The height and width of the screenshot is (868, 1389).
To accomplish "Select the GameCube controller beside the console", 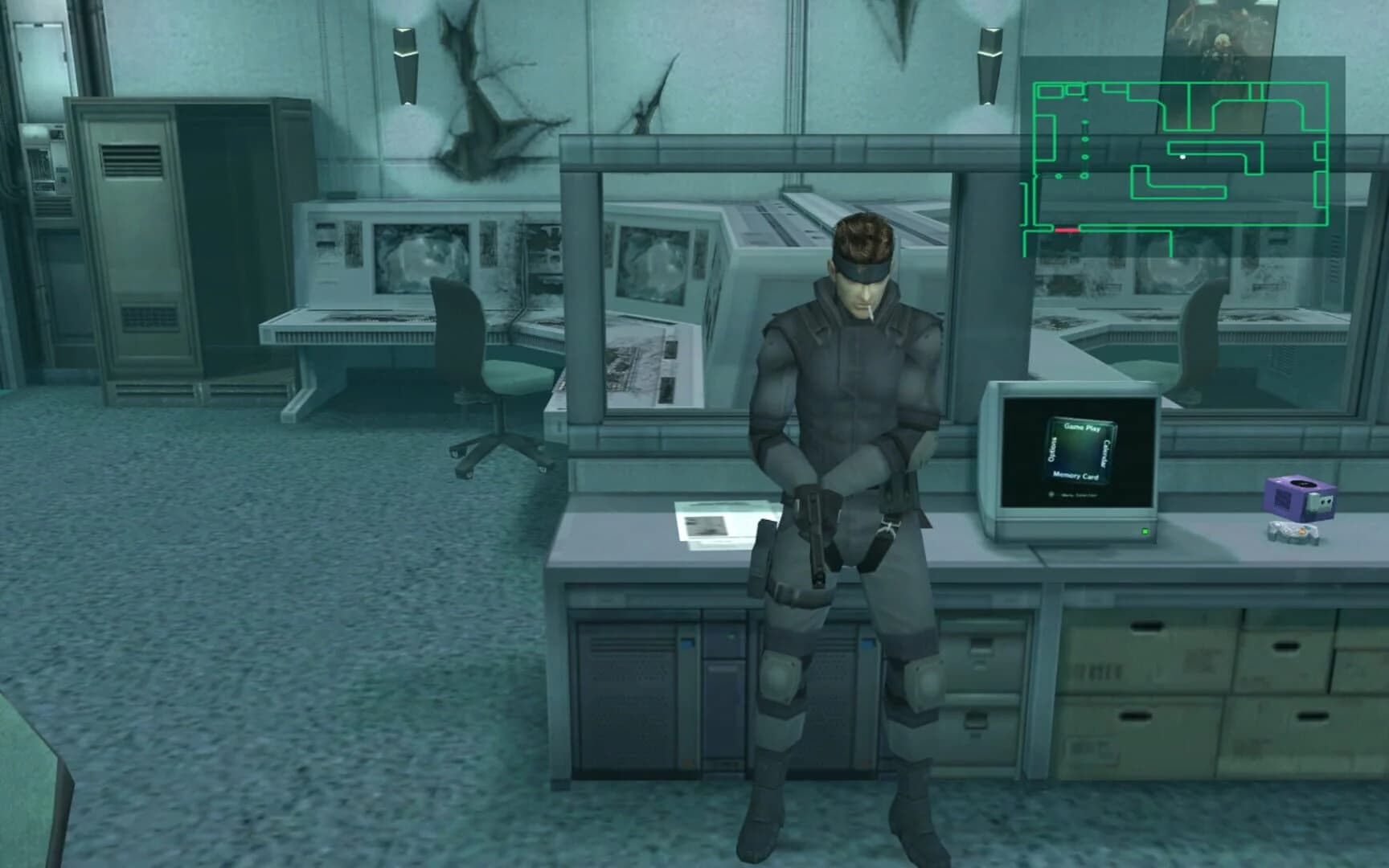I will pyautogui.click(x=1293, y=533).
